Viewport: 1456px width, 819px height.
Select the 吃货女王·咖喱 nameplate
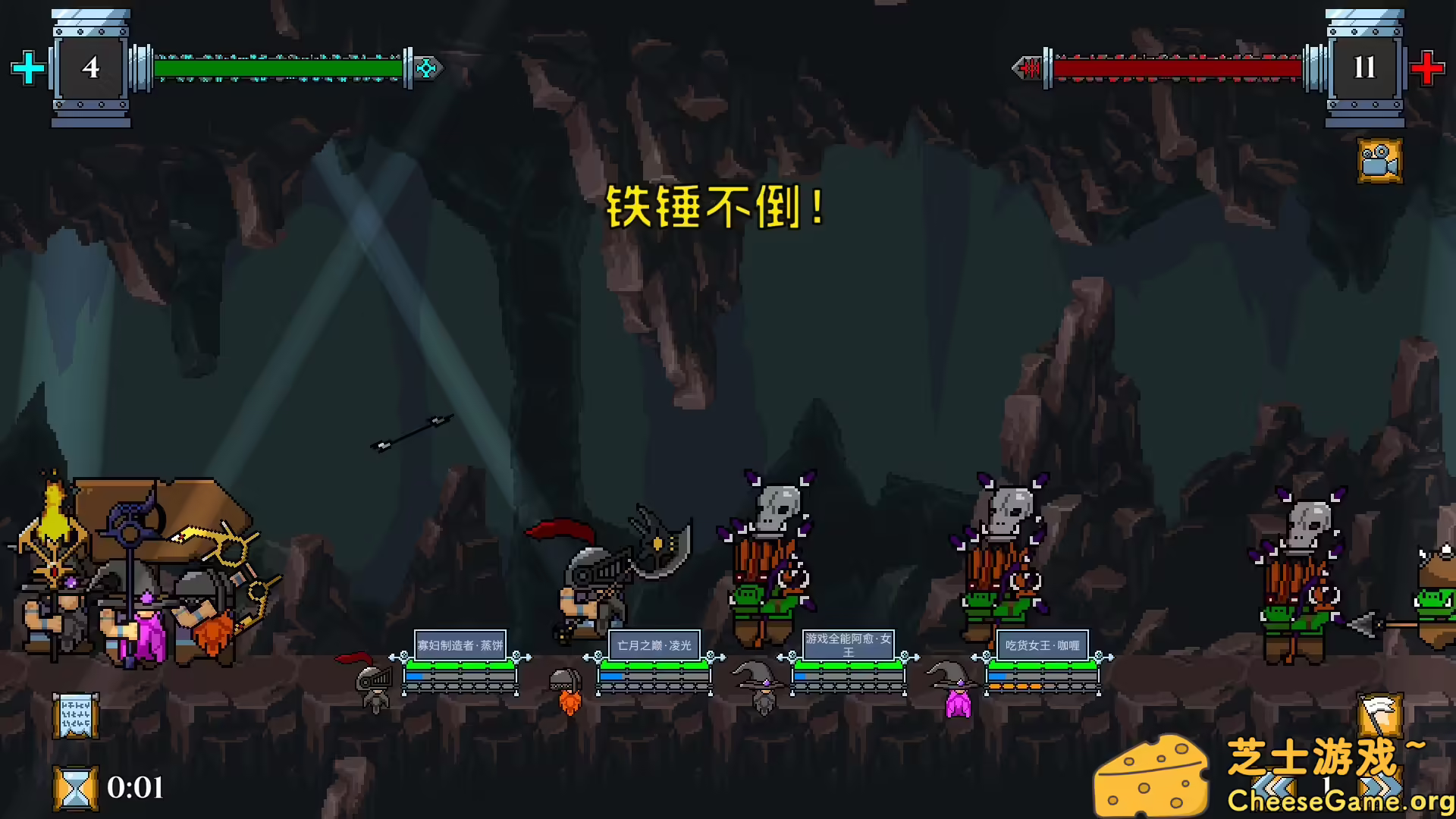coord(1041,644)
